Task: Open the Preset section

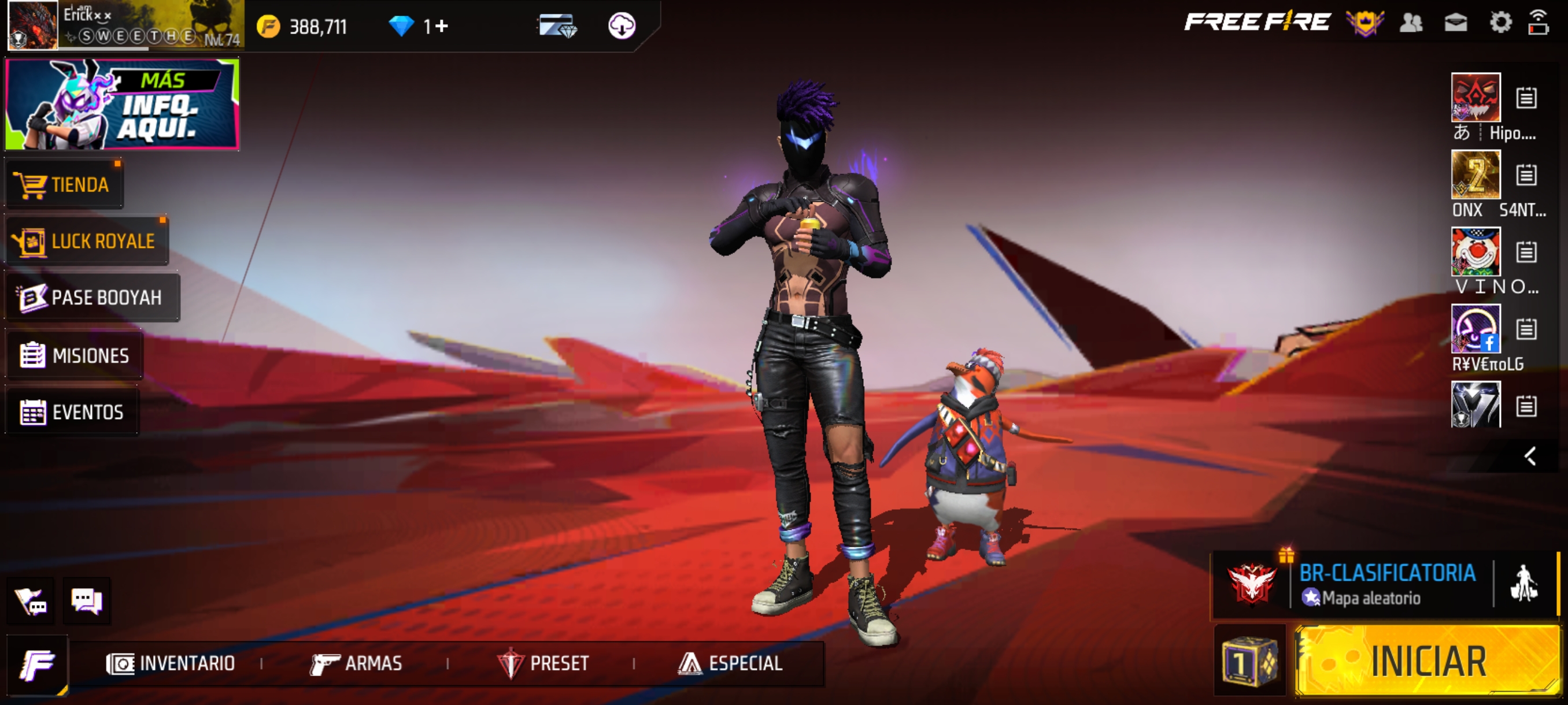Action: 543,663
